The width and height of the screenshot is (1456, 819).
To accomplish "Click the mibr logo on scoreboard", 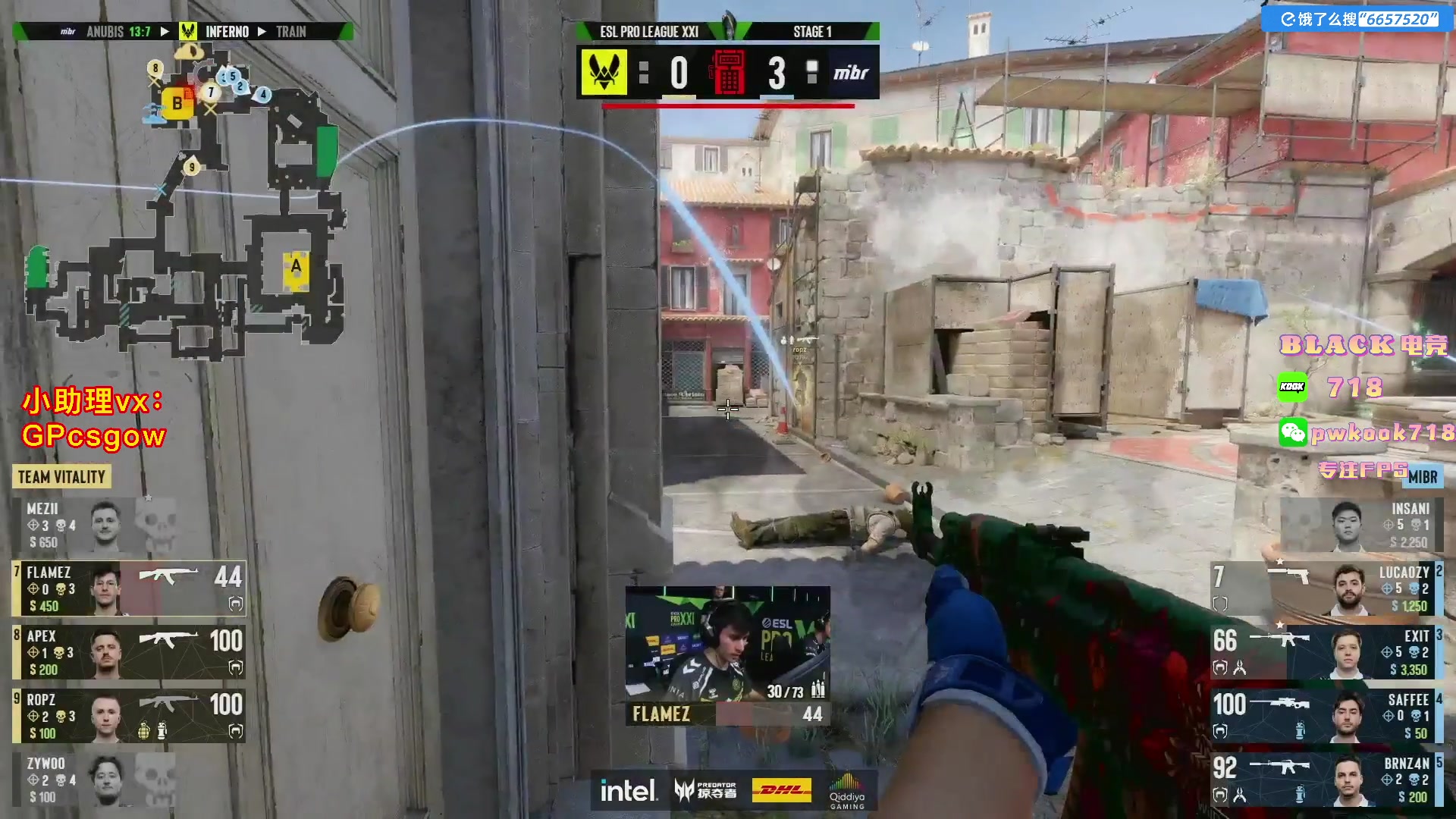I will pos(851,73).
